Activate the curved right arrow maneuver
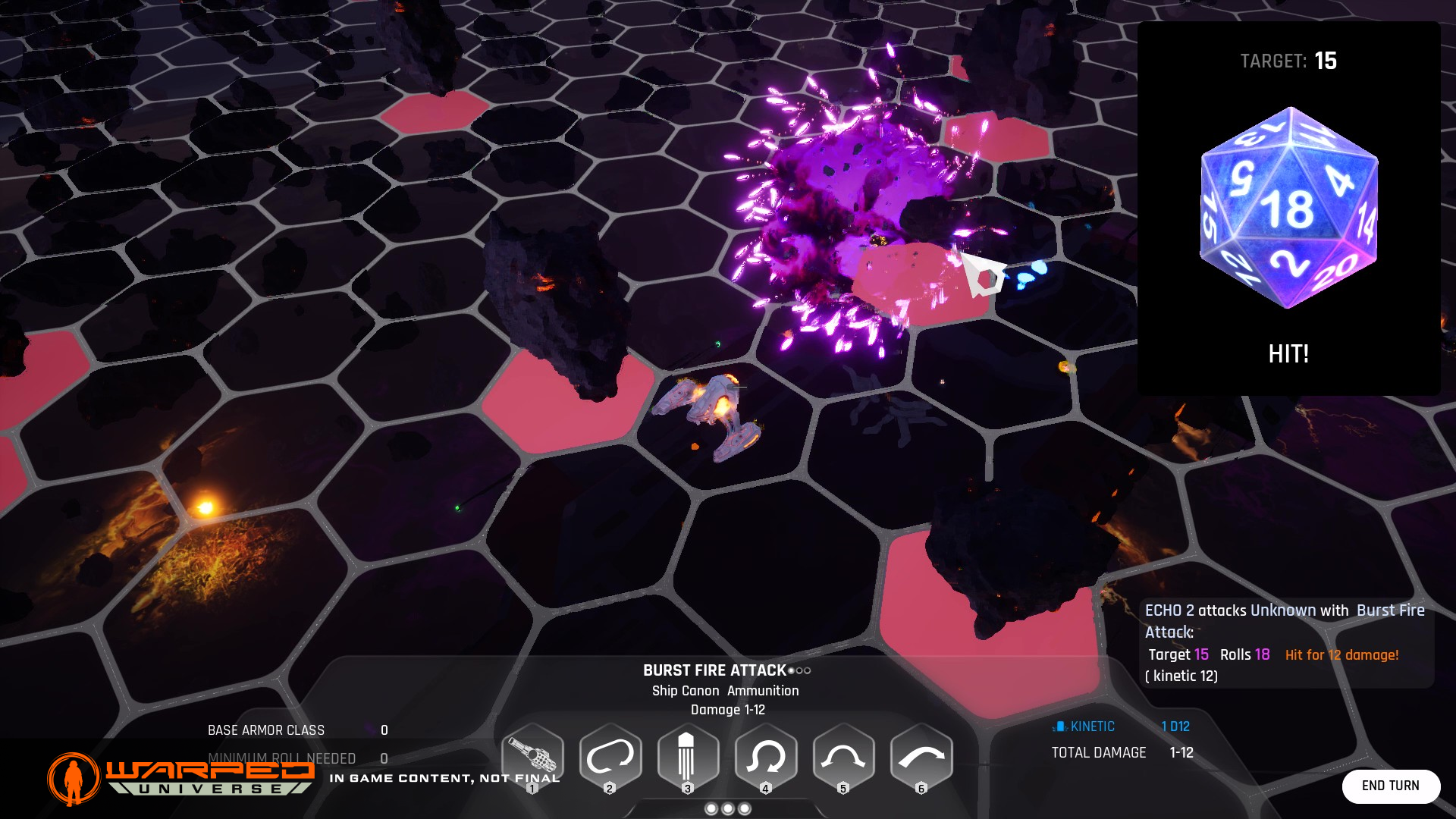 (x=921, y=757)
